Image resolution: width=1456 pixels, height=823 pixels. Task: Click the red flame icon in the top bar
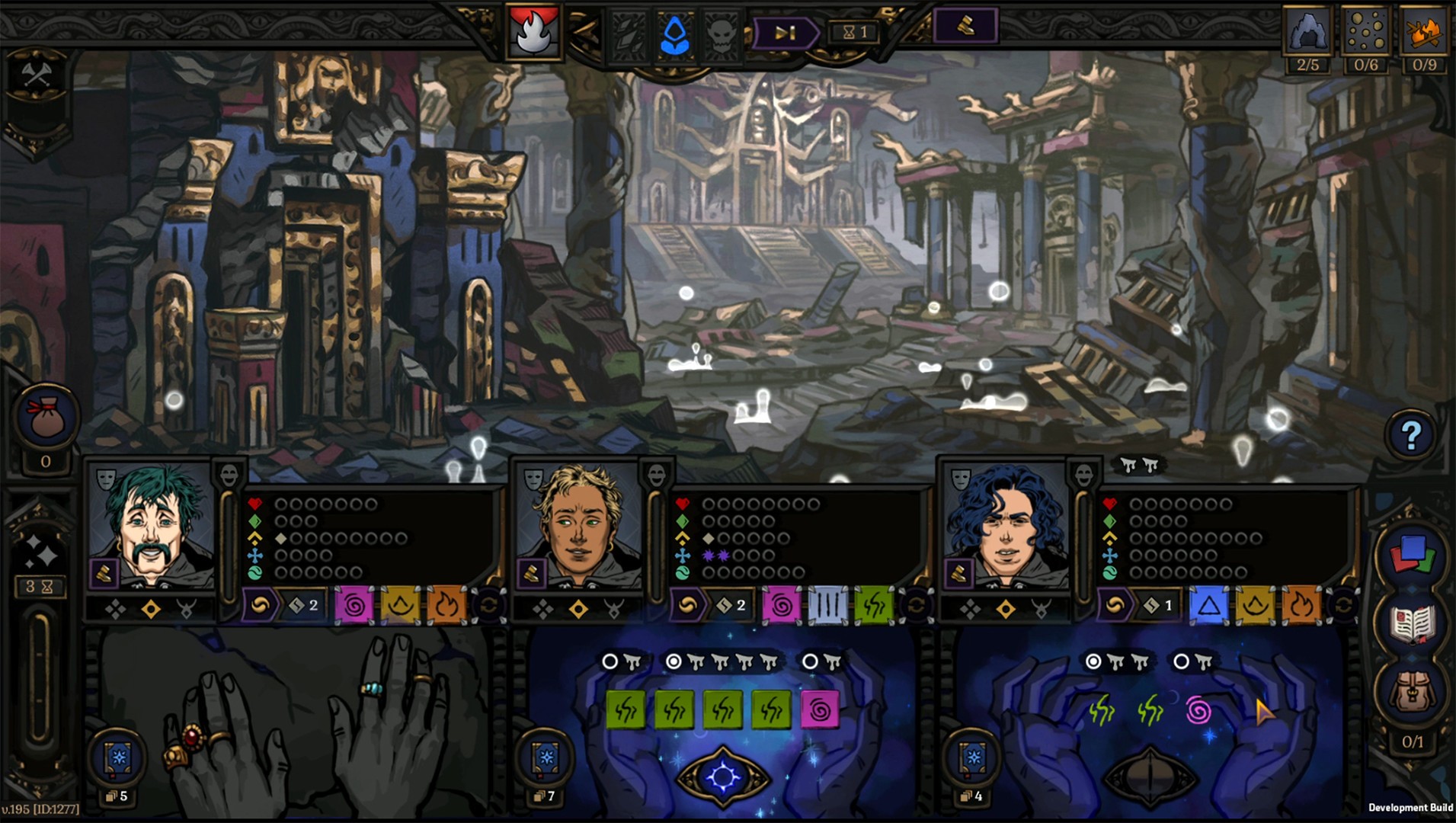533,33
